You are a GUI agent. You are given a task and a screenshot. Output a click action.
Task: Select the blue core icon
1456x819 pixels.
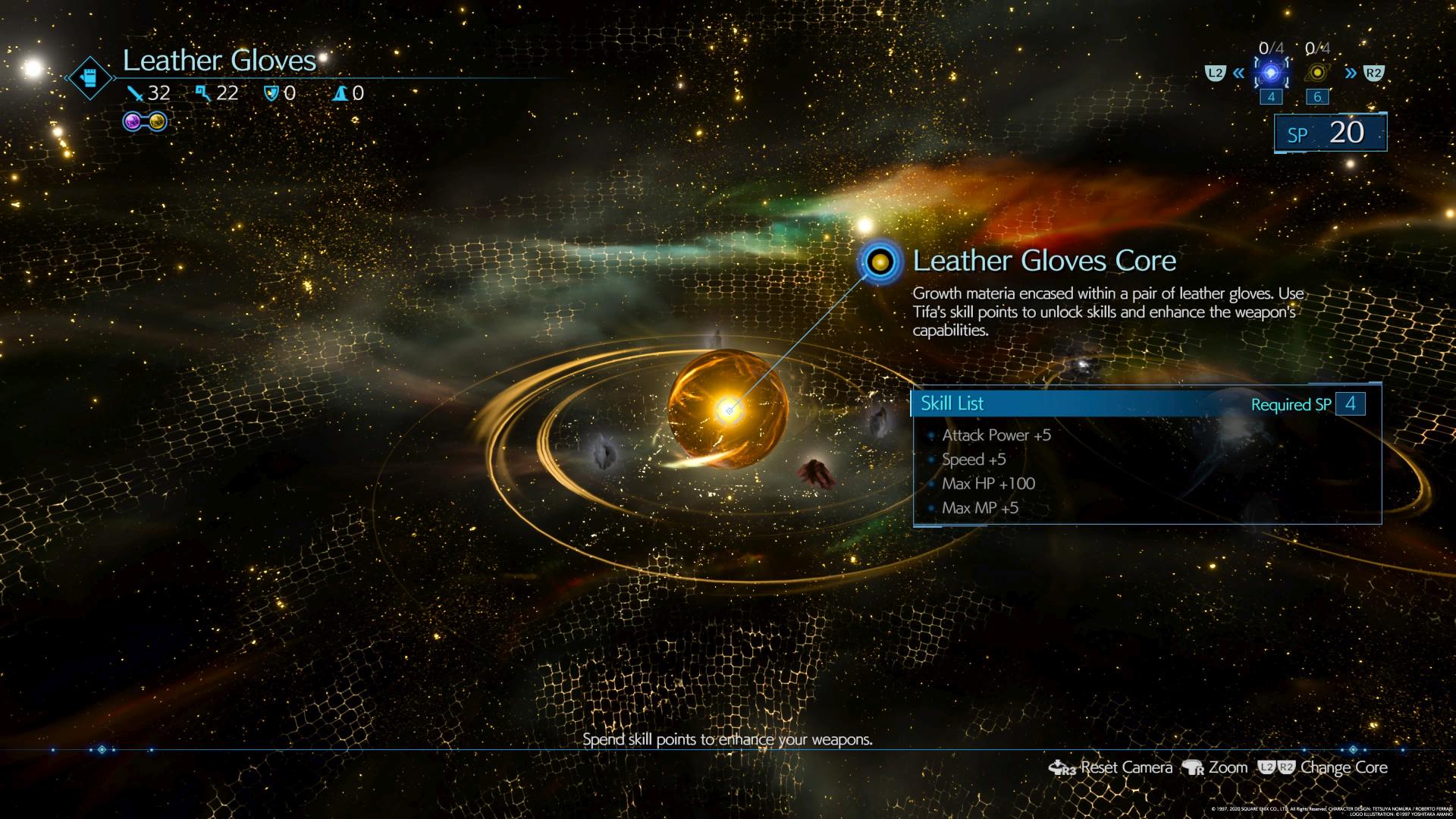[1271, 73]
